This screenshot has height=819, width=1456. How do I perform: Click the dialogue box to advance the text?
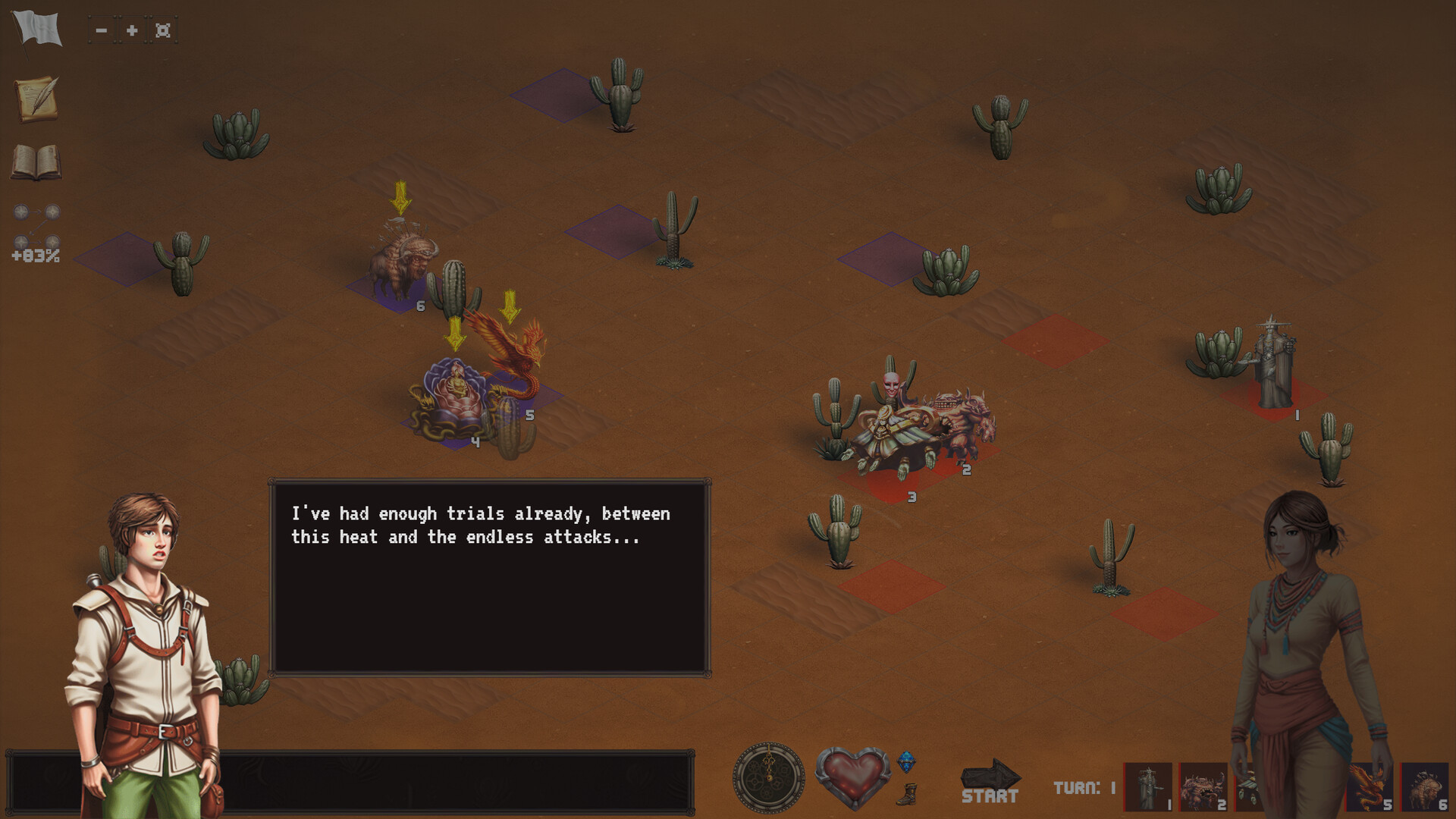(x=489, y=576)
